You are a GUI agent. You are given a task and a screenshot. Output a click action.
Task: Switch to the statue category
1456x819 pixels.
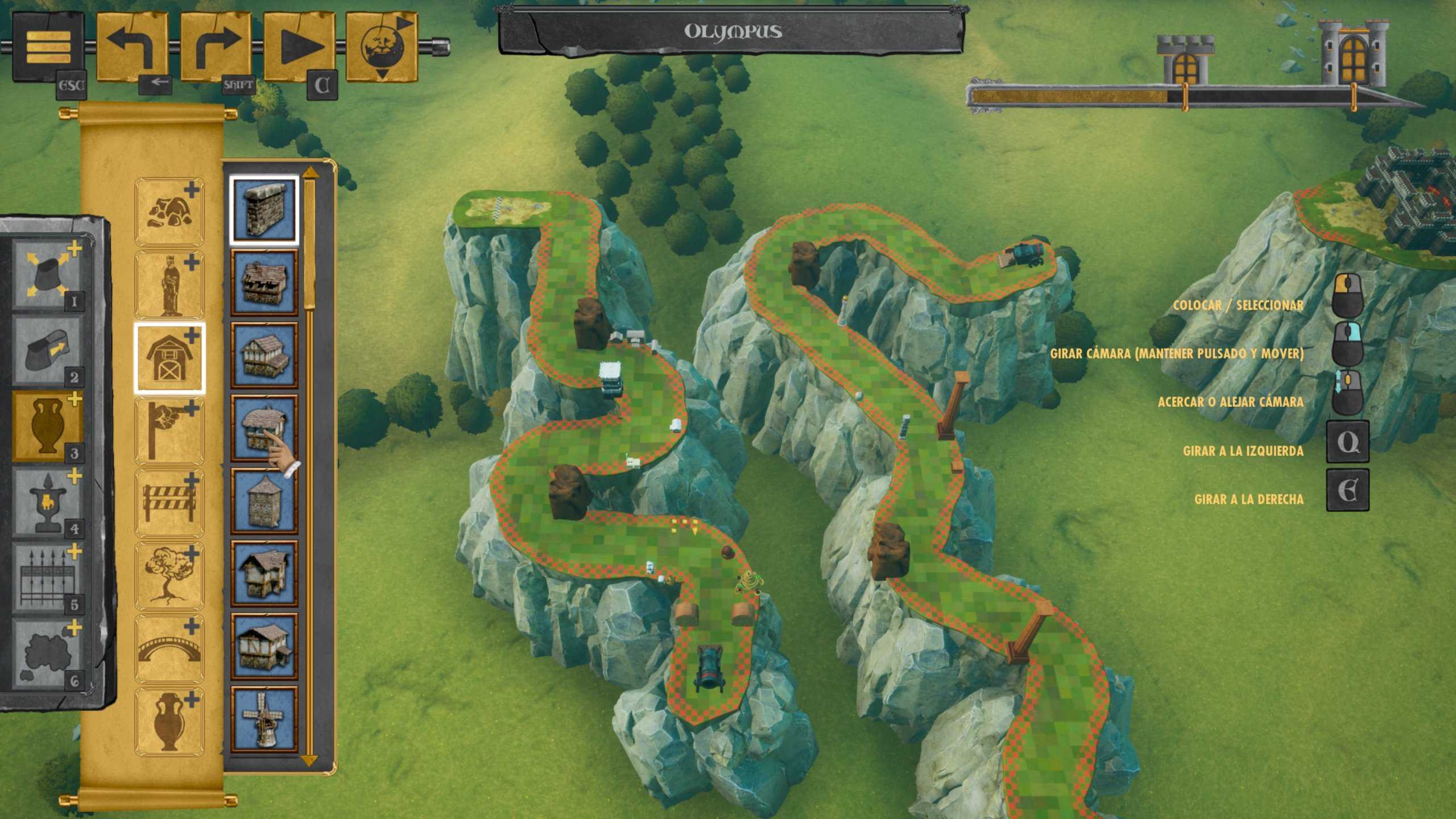tap(169, 285)
